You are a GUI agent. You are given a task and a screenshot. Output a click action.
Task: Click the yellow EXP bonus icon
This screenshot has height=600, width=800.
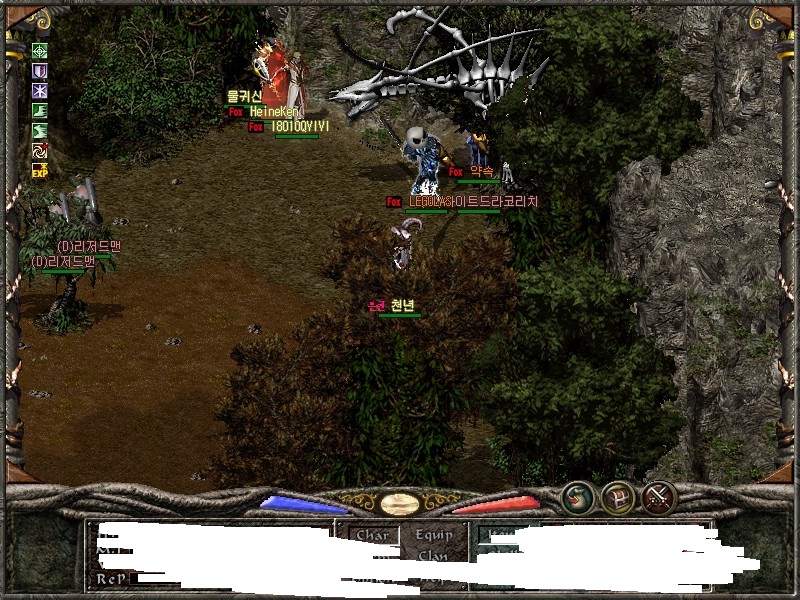(x=41, y=171)
